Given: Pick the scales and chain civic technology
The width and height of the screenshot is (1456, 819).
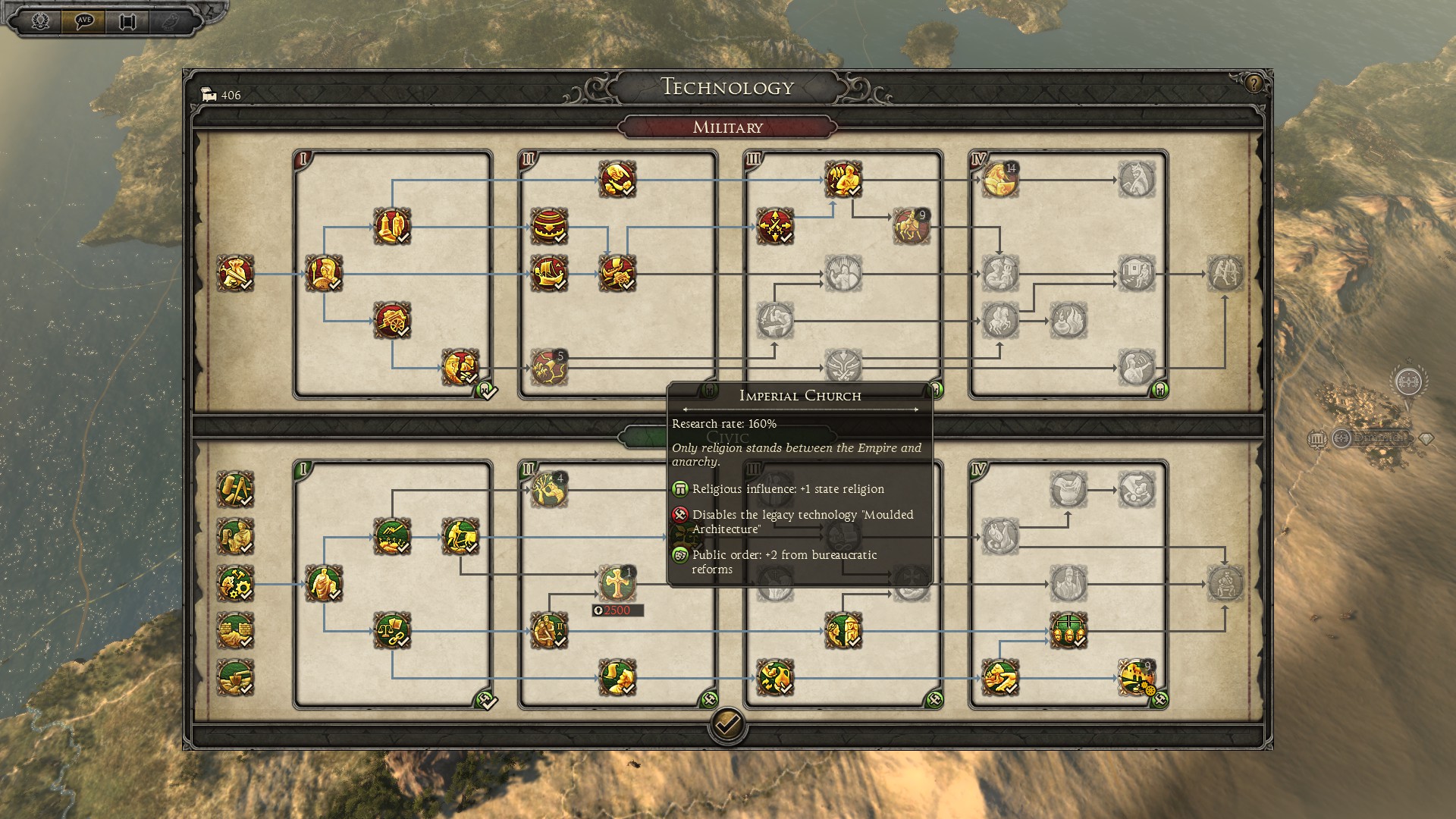Looking at the screenshot, I should 391,630.
